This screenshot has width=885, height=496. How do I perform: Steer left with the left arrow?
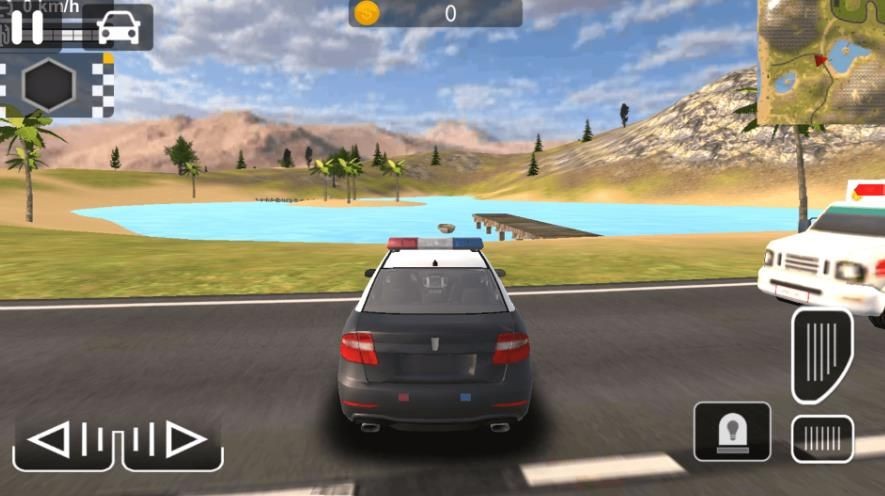click(x=64, y=439)
